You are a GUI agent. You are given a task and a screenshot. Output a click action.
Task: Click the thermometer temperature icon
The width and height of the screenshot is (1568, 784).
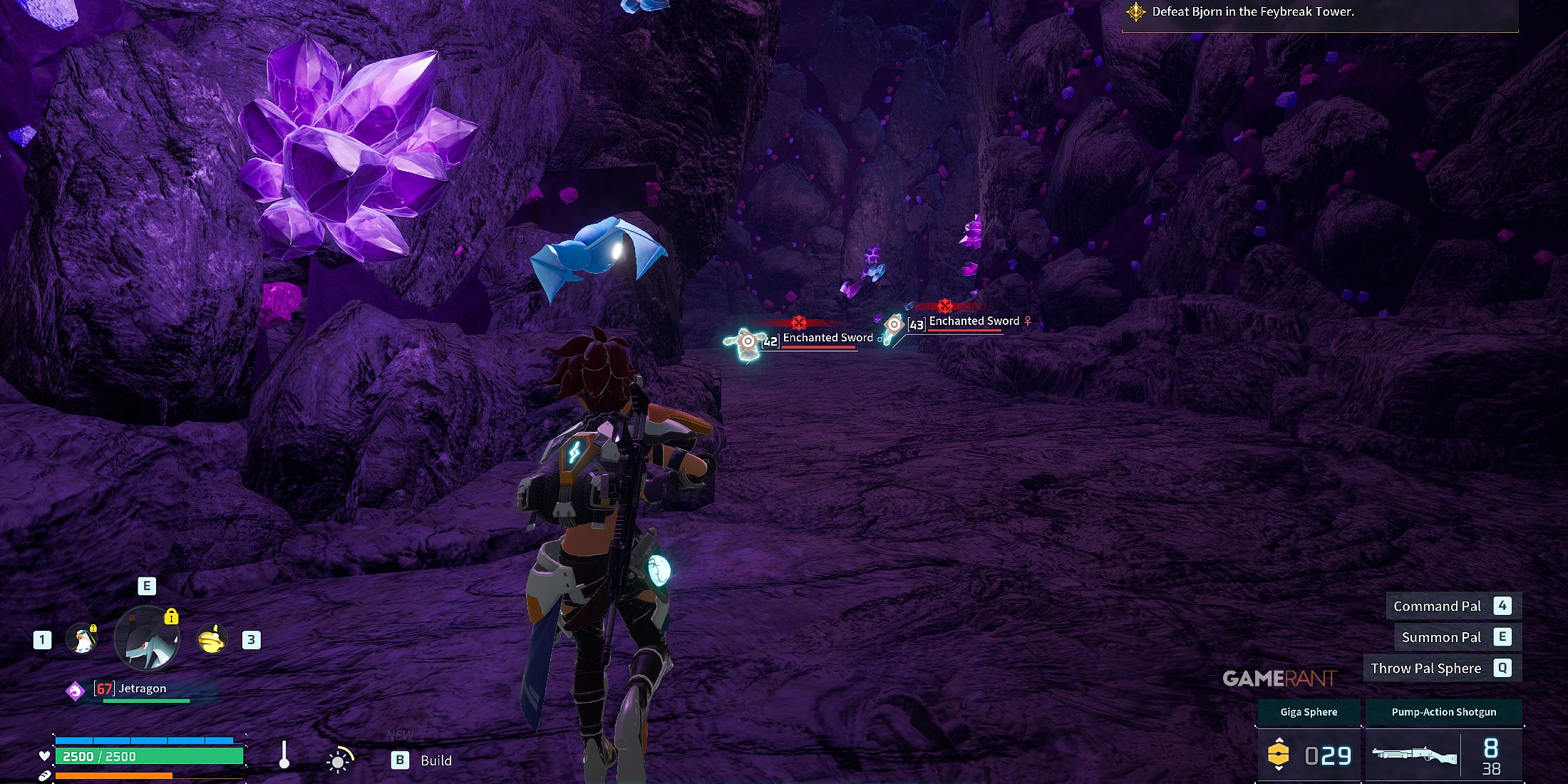click(284, 755)
